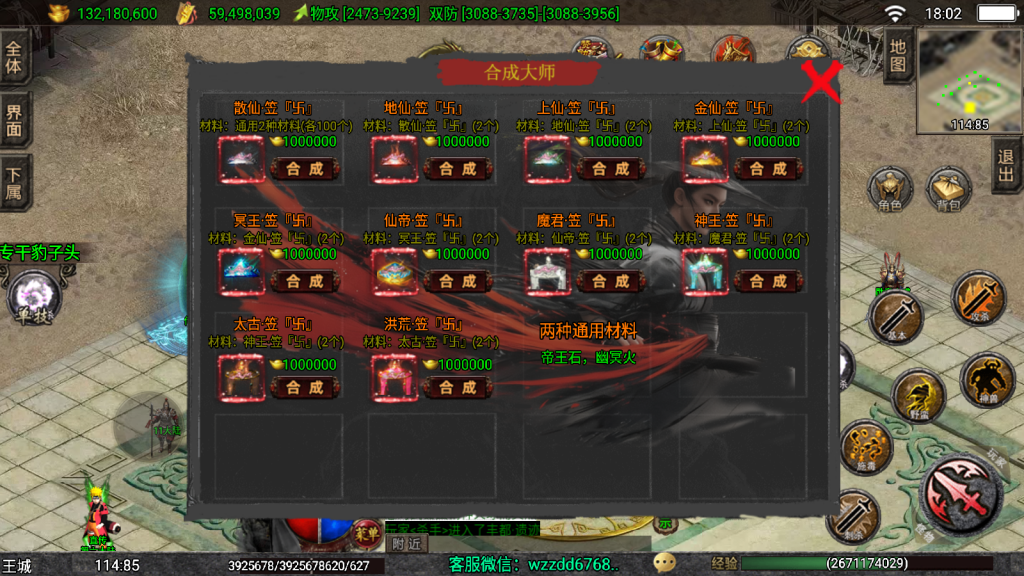The width and height of the screenshot is (1024, 576).
Task: Craft the 太古·笠 hat
Action: tap(305, 387)
